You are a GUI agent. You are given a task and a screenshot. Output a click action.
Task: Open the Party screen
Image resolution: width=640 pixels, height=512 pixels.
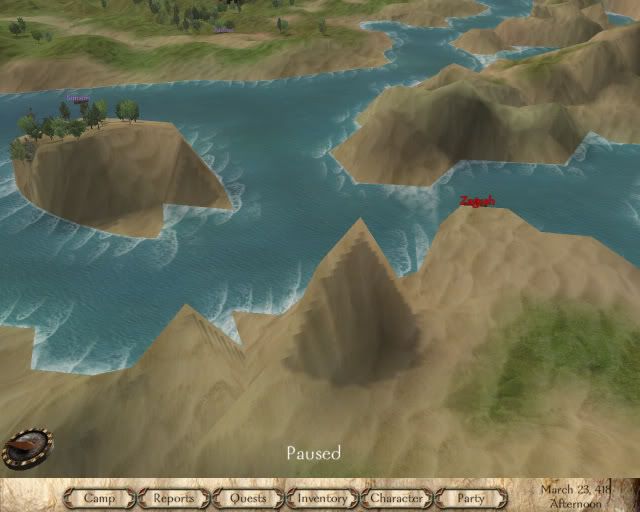tap(470, 497)
